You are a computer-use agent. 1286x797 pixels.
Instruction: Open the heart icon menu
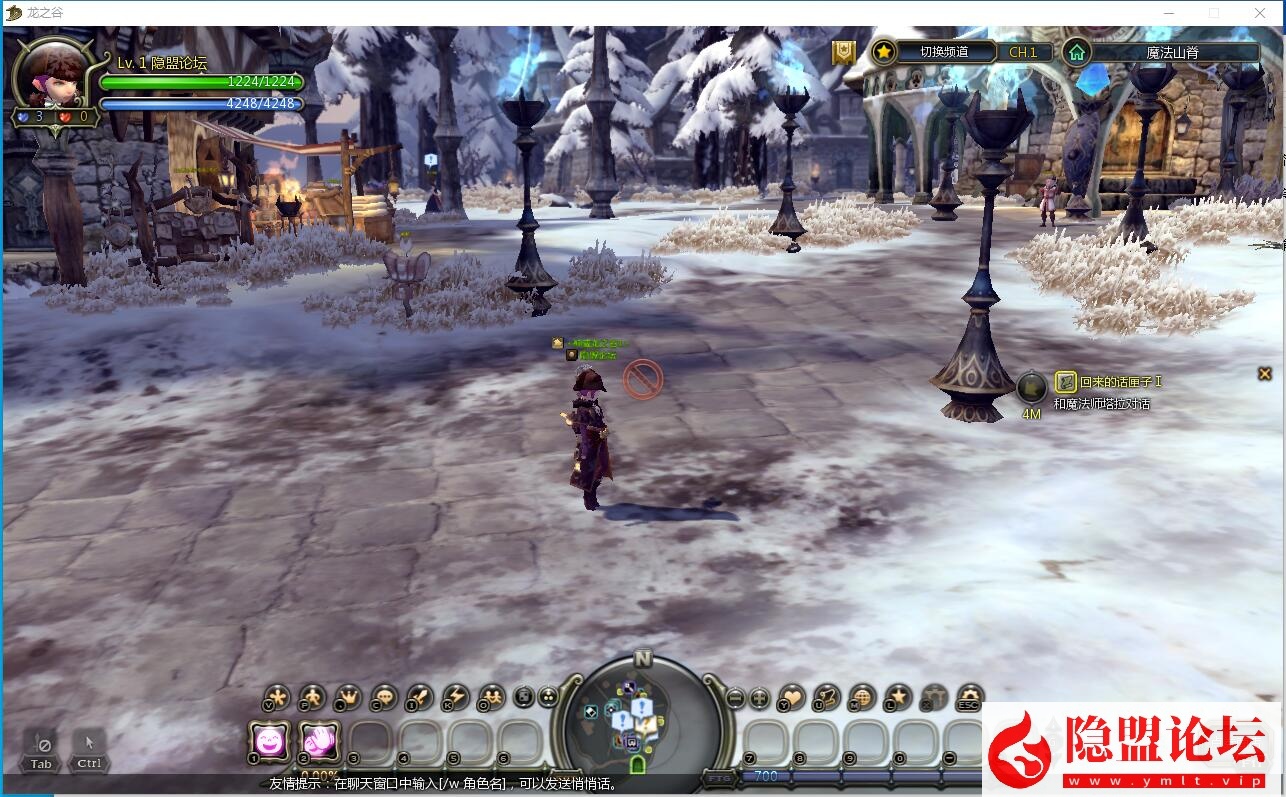click(x=792, y=697)
